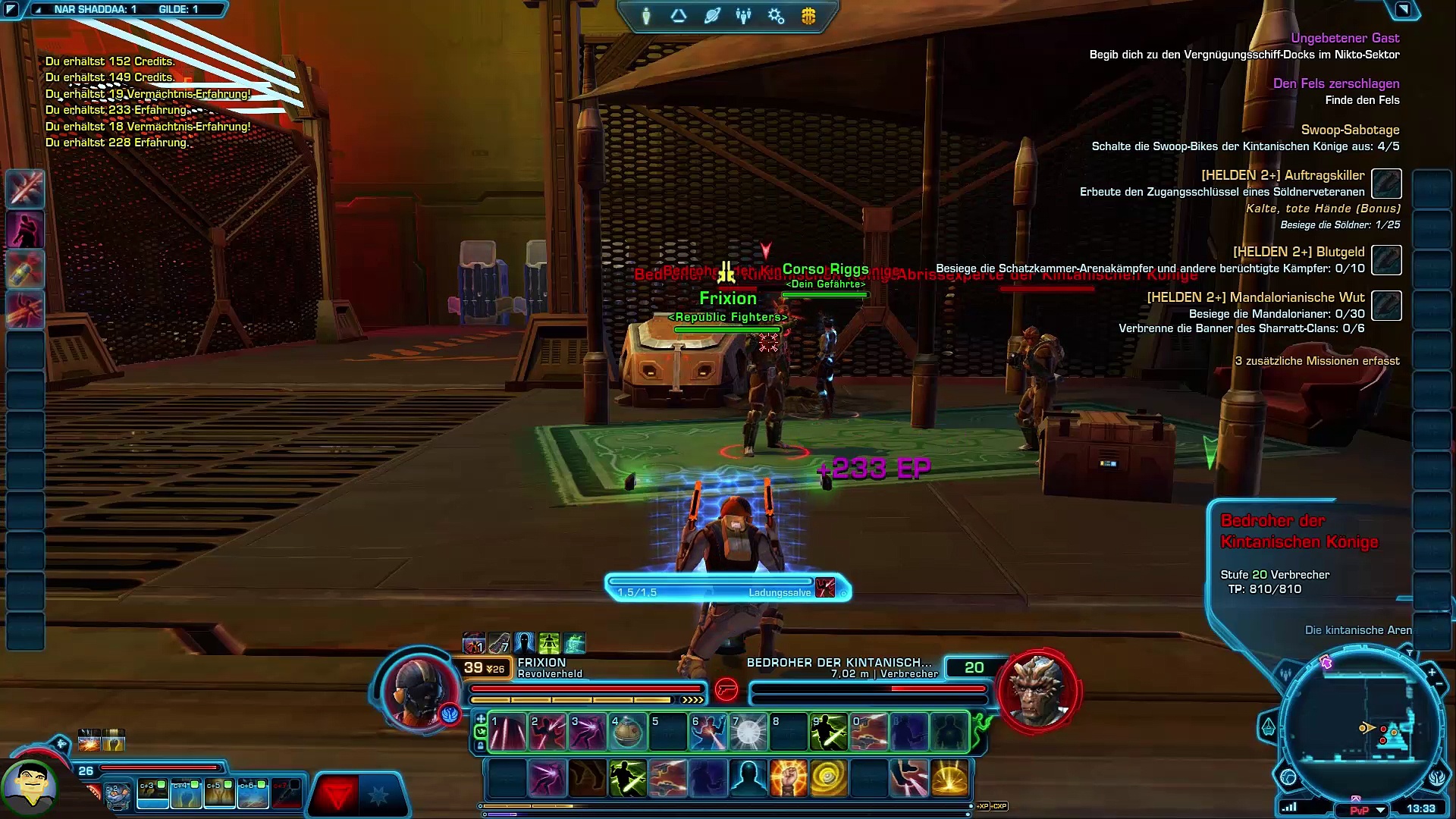1456x819 pixels.
Task: Activate the thermal grenade ability in slot 4
Action: [x=627, y=732]
